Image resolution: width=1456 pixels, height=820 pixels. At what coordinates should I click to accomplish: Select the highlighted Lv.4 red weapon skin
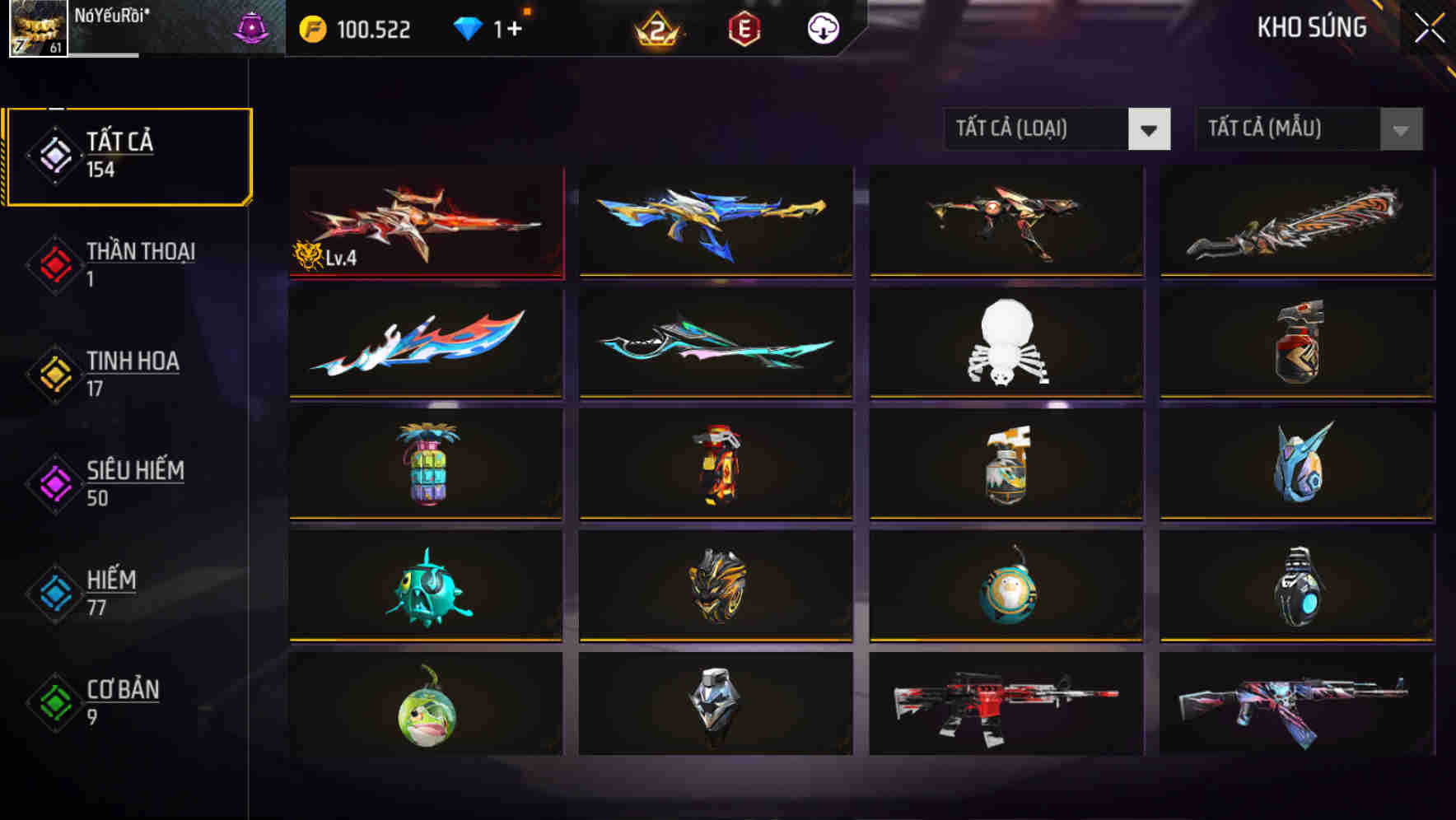tap(425, 221)
